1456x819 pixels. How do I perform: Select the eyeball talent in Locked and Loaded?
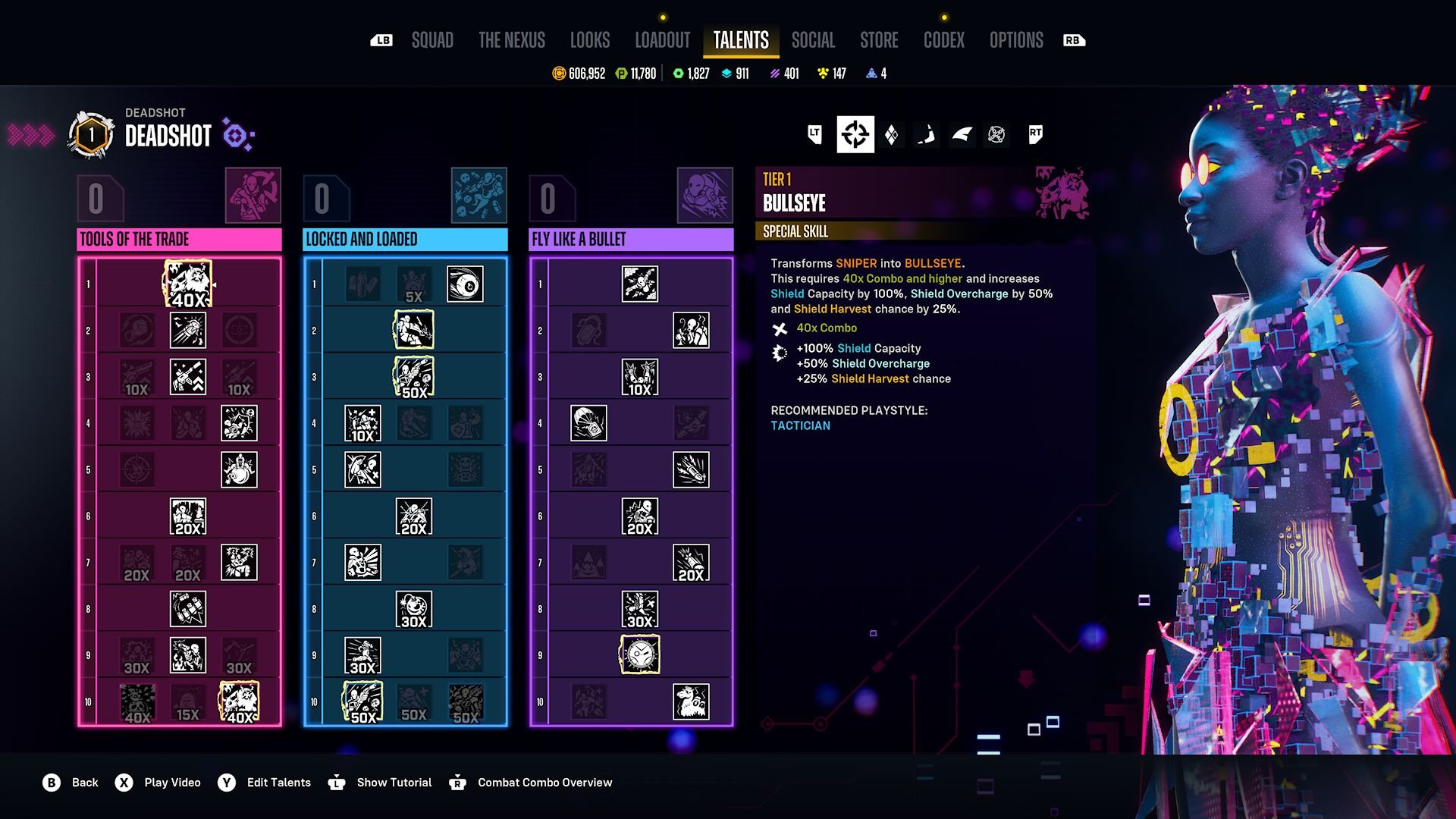pos(465,284)
